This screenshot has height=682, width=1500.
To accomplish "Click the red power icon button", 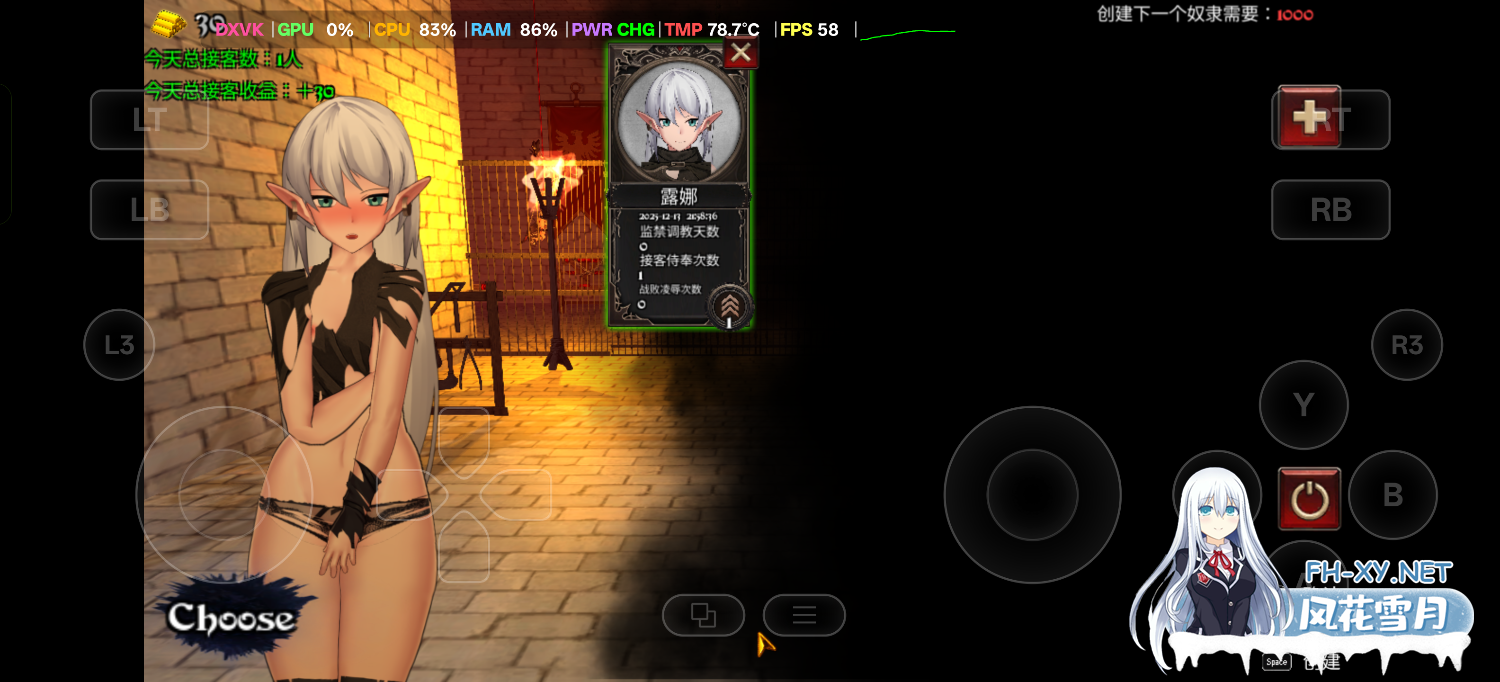I will click(1309, 498).
